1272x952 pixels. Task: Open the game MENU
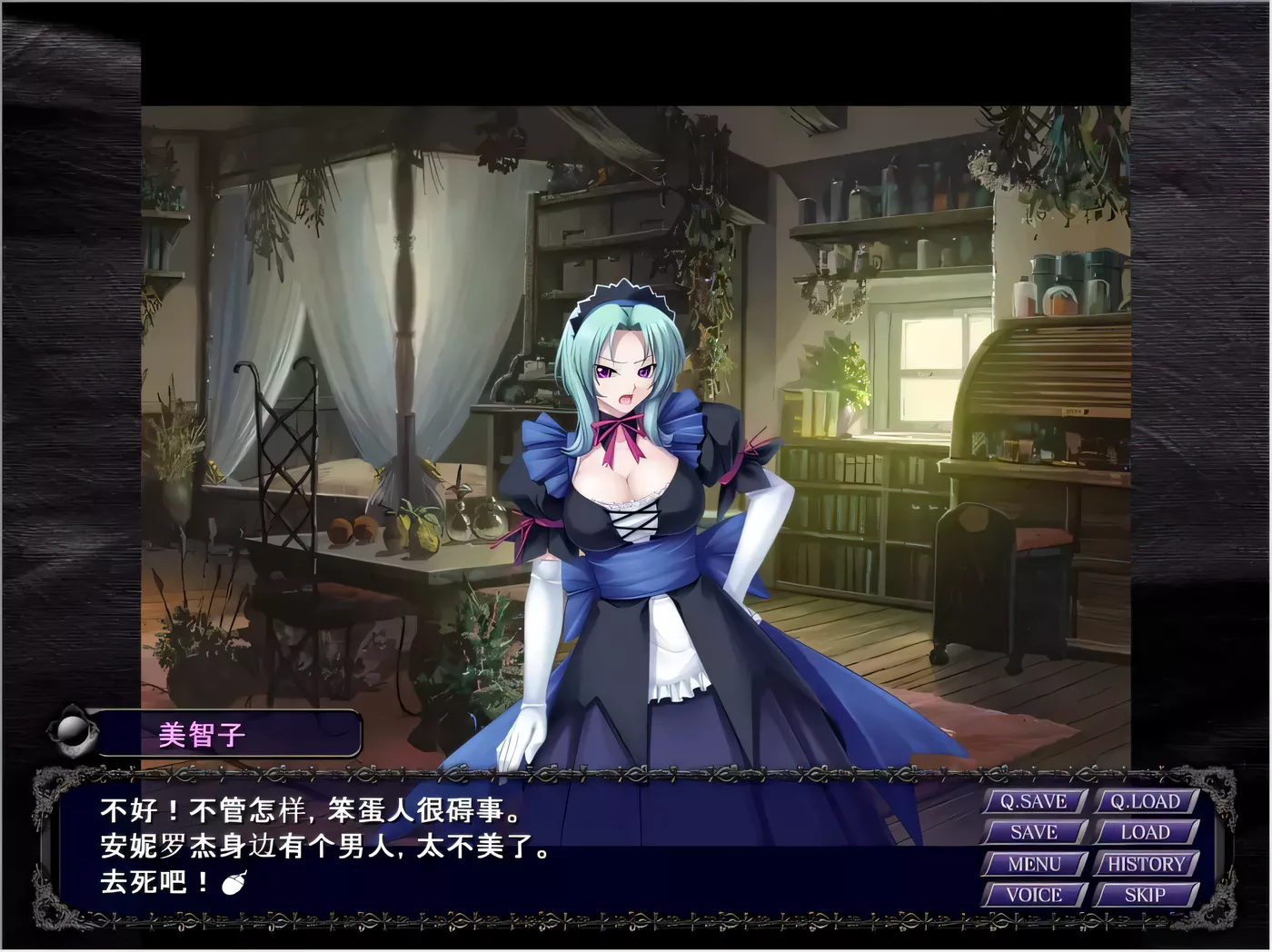click(x=1034, y=863)
